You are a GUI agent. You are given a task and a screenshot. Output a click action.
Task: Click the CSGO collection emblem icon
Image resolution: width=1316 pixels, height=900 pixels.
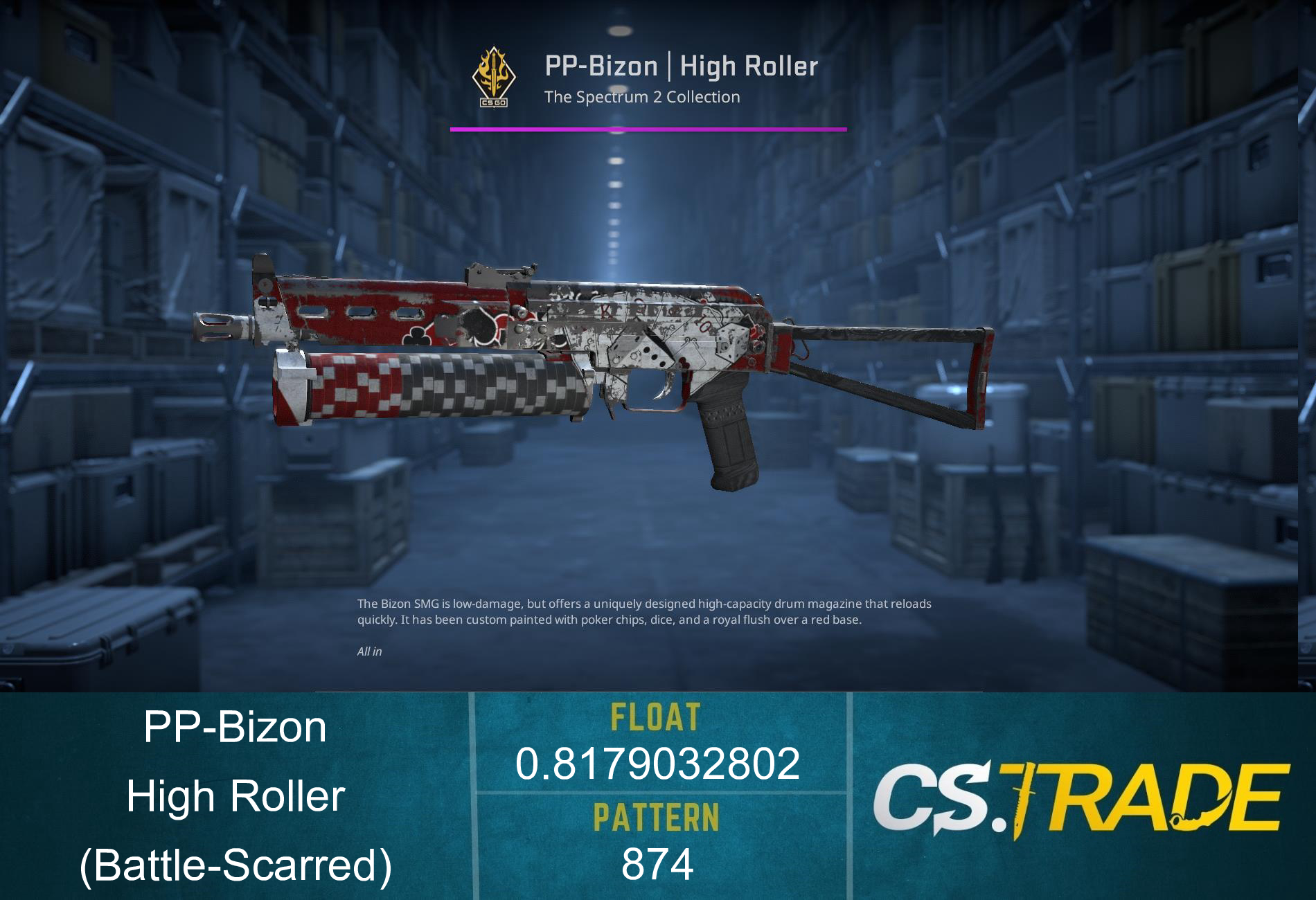point(493,78)
